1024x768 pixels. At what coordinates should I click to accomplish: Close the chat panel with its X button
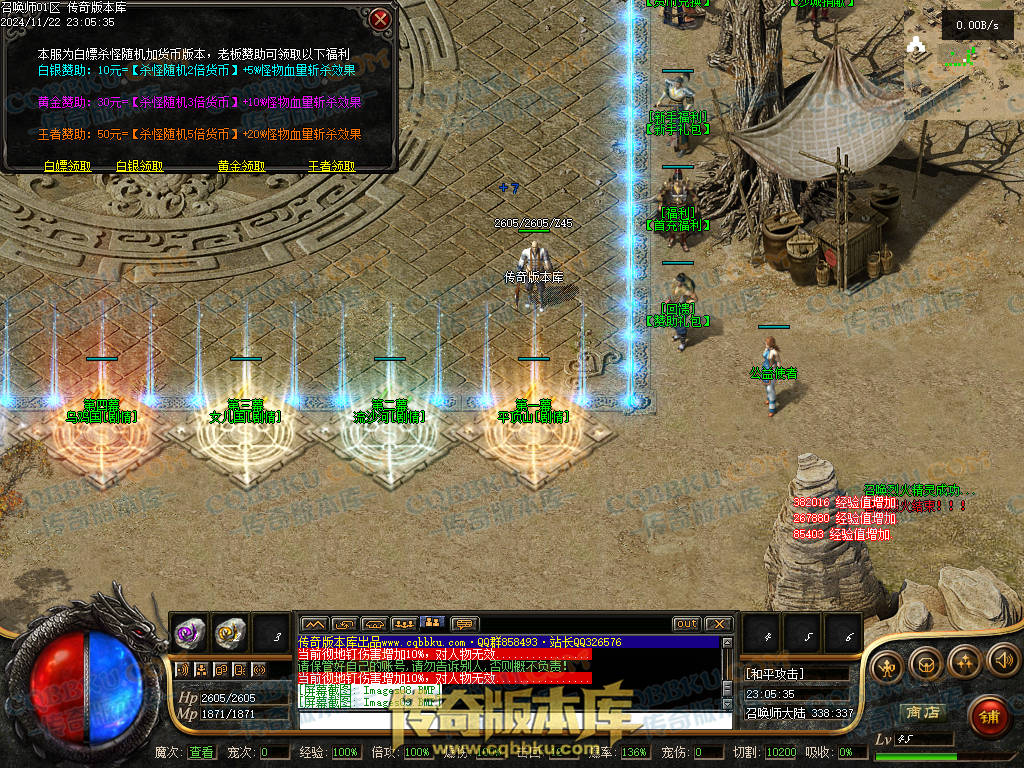(720, 624)
